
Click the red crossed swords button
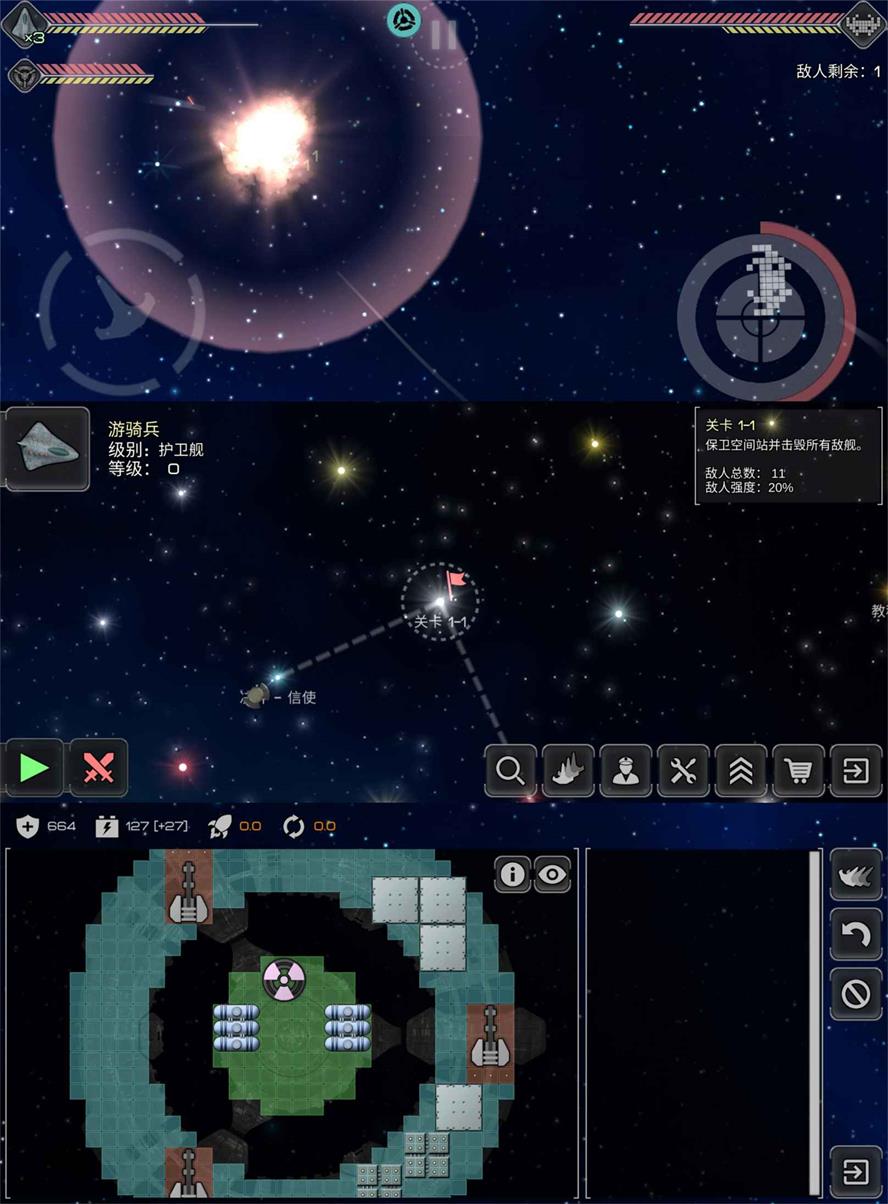(98, 768)
